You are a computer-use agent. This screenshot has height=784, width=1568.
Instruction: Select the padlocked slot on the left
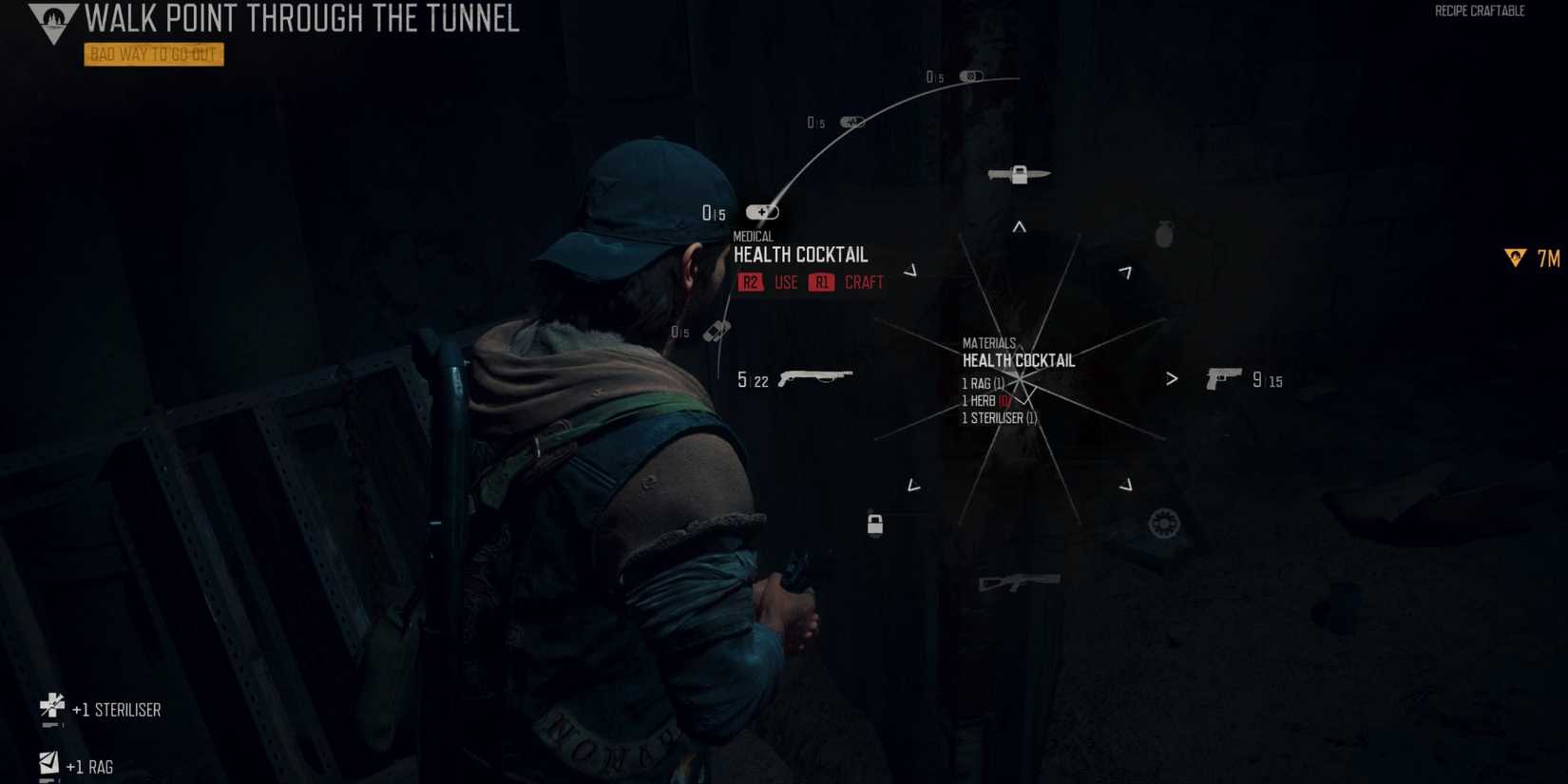(x=873, y=525)
